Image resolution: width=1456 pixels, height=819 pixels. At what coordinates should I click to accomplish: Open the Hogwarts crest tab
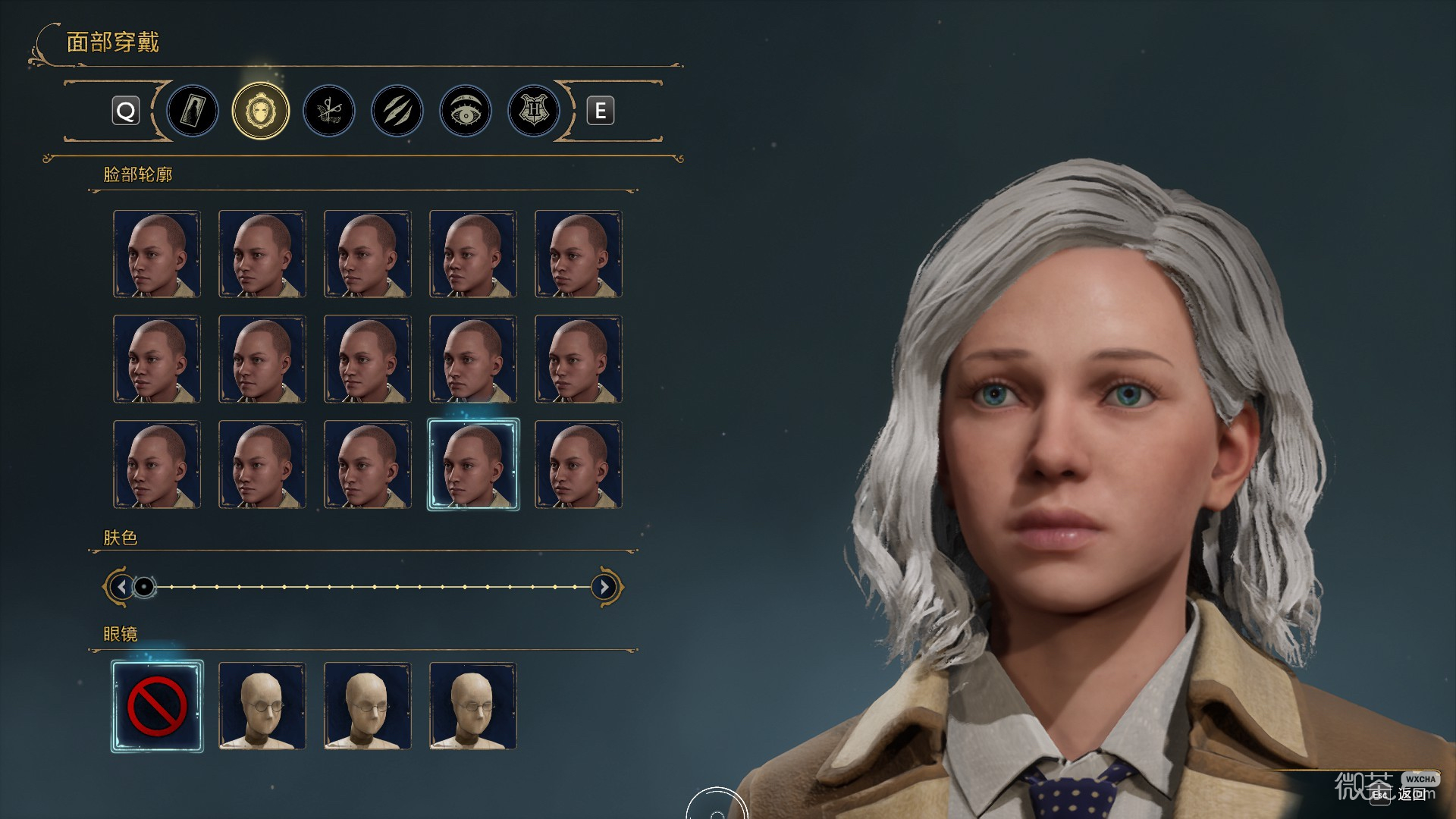pos(534,111)
